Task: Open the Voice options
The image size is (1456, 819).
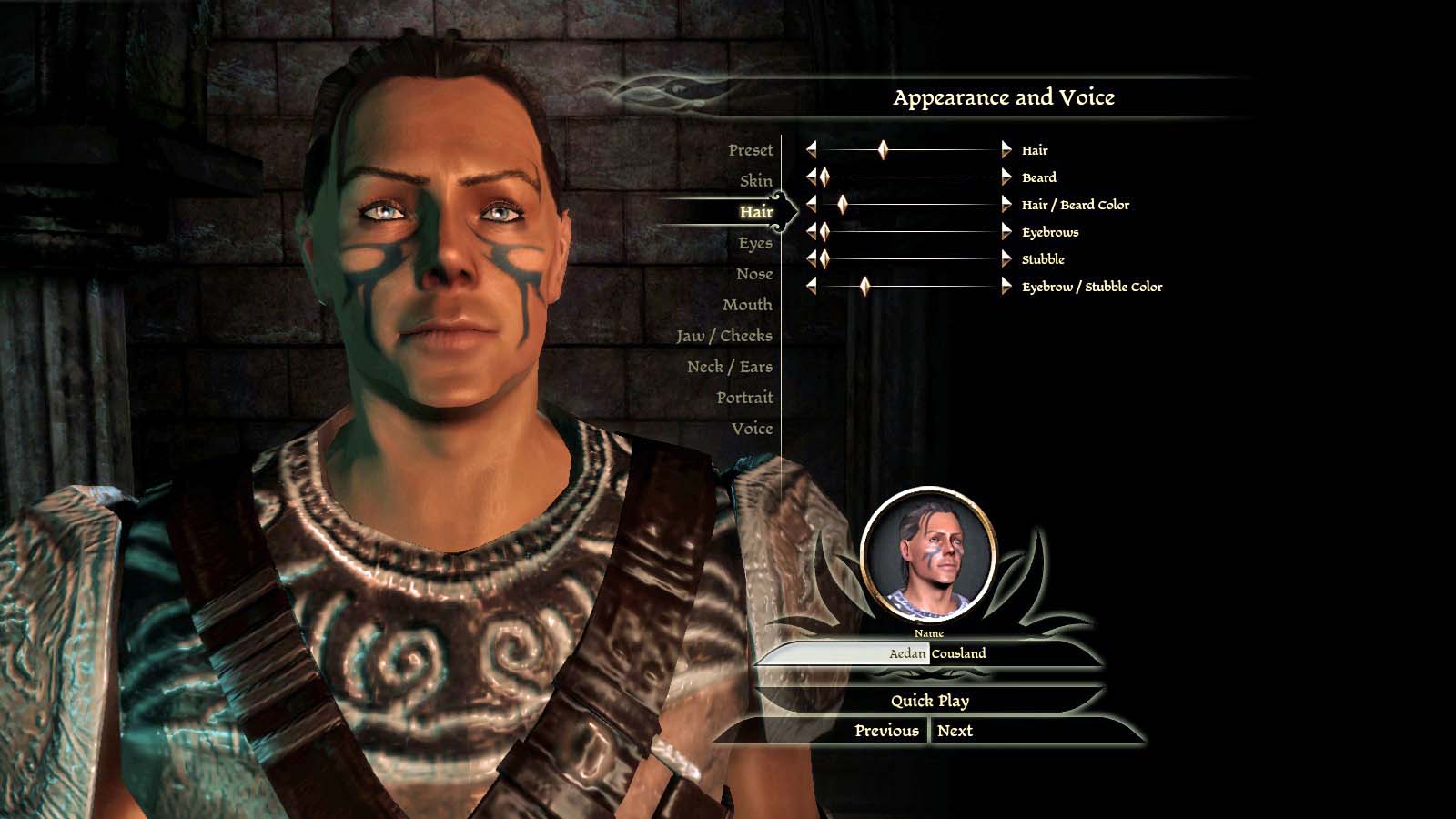Action: point(751,429)
